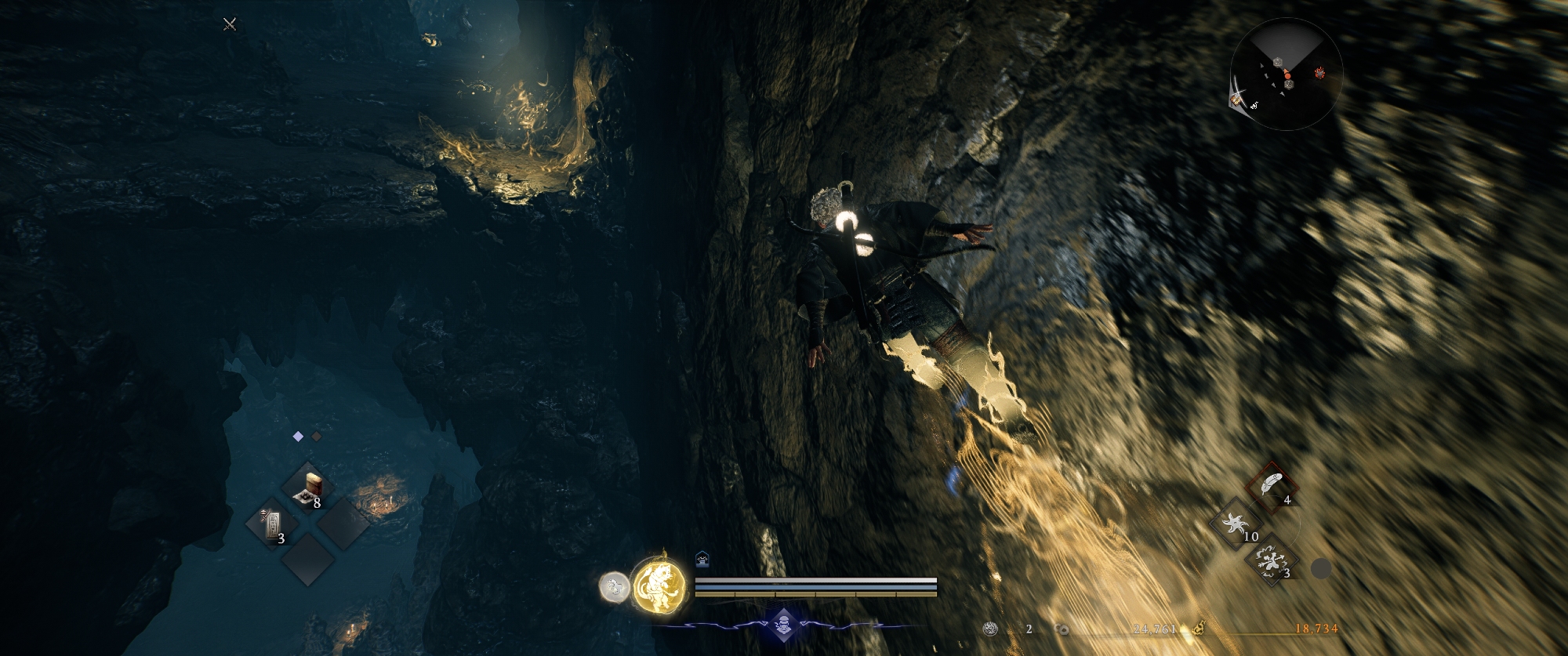Select the shuriken slot showing 10
This screenshot has width=1568, height=656.
point(1236,523)
